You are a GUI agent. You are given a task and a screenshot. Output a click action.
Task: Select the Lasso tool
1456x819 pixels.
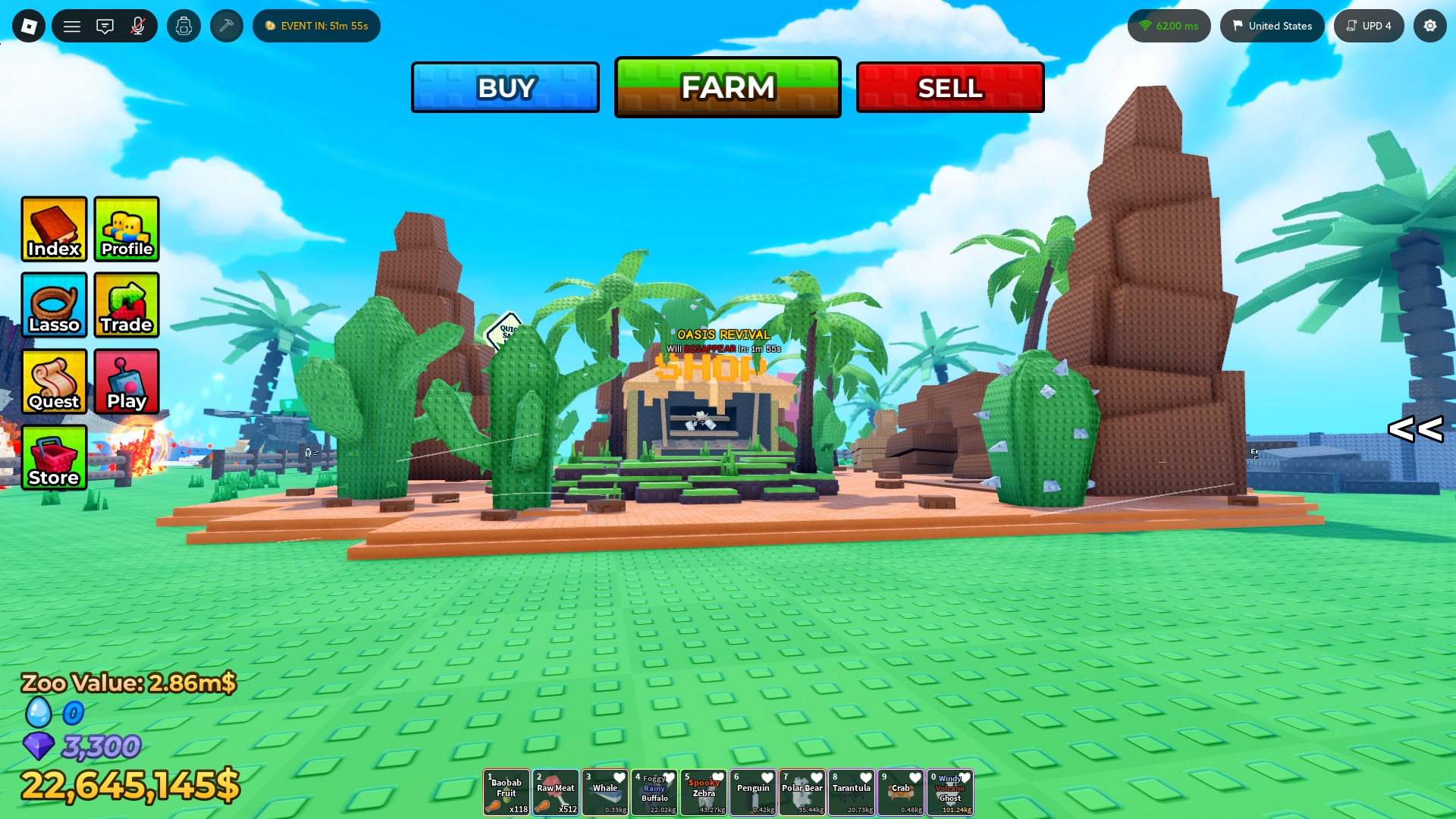click(54, 306)
